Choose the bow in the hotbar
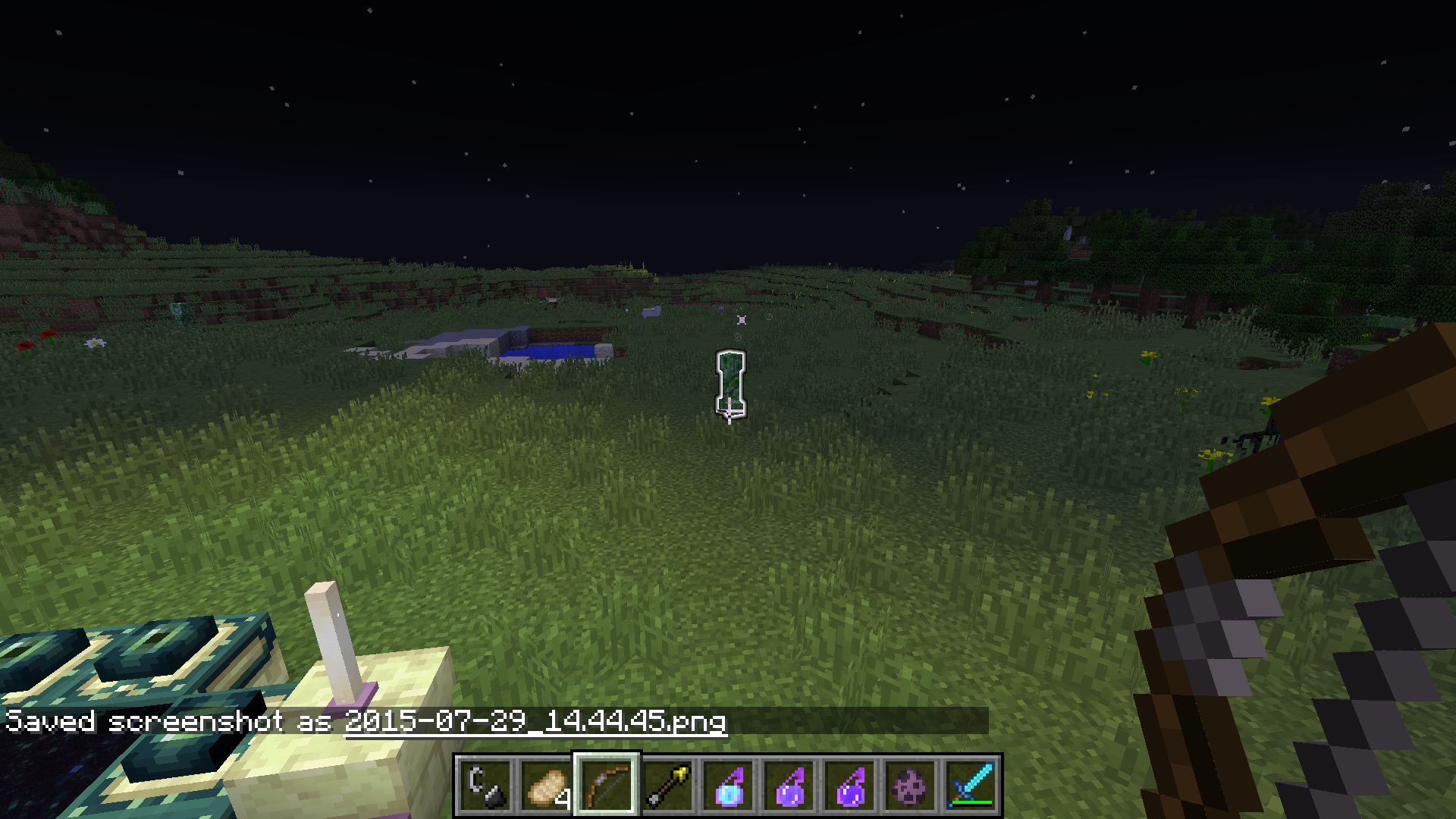The width and height of the screenshot is (1456, 819). coord(607,786)
